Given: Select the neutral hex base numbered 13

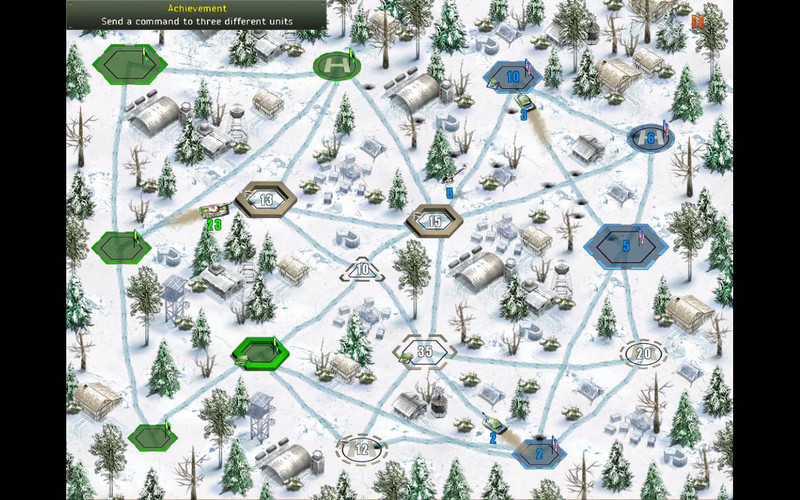Looking at the screenshot, I should 266,200.
